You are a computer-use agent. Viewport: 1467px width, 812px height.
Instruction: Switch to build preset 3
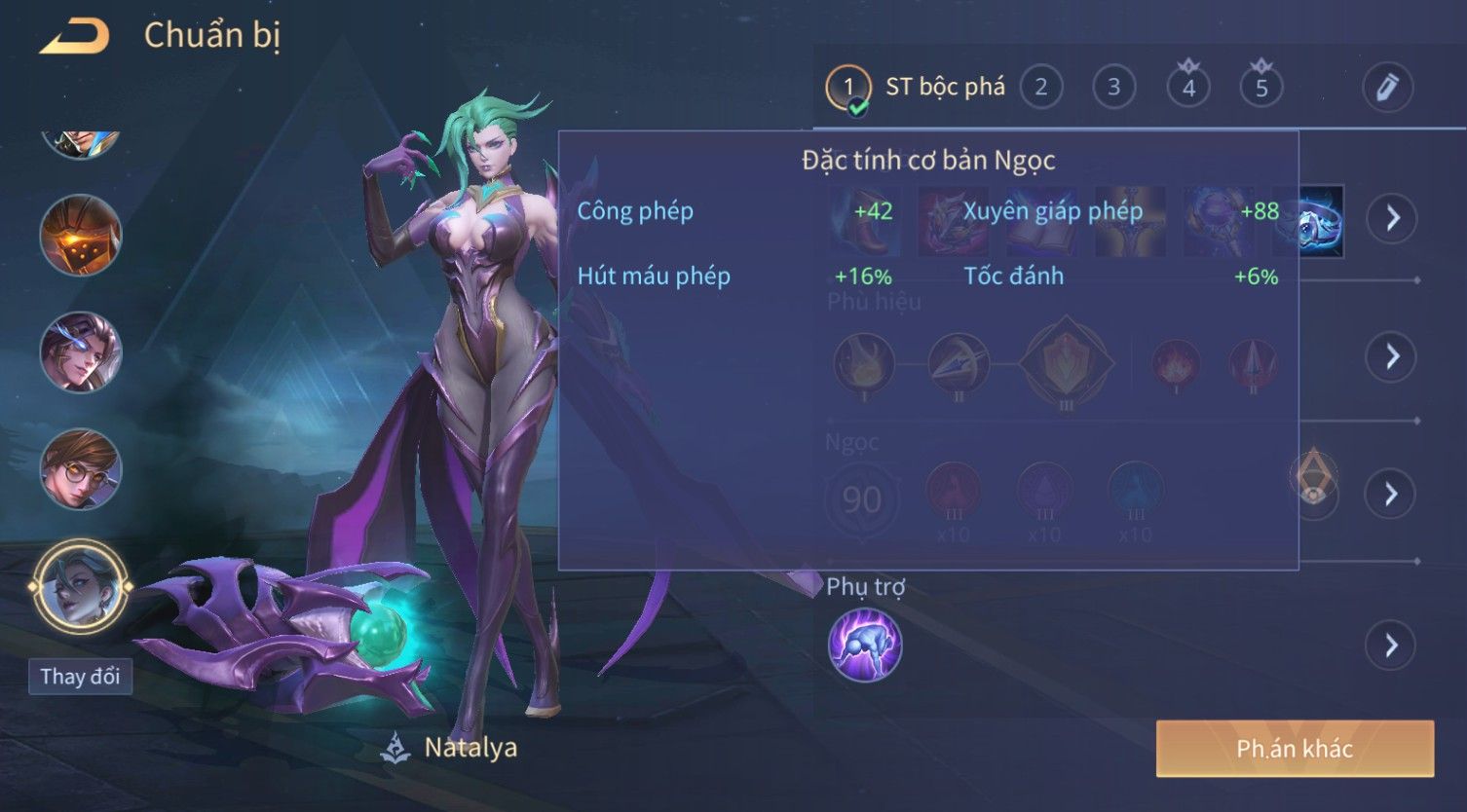[x=1113, y=88]
